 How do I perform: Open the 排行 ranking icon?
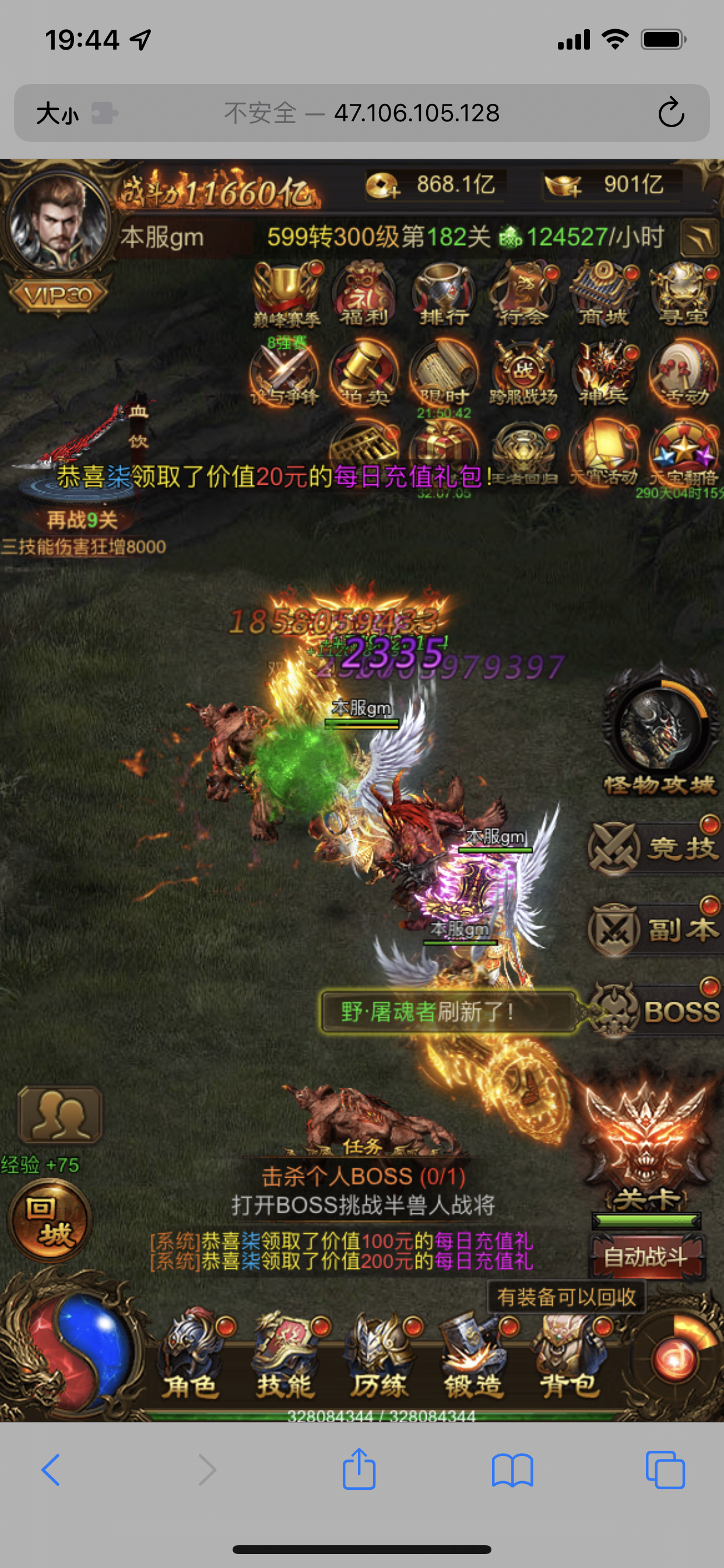(x=443, y=294)
